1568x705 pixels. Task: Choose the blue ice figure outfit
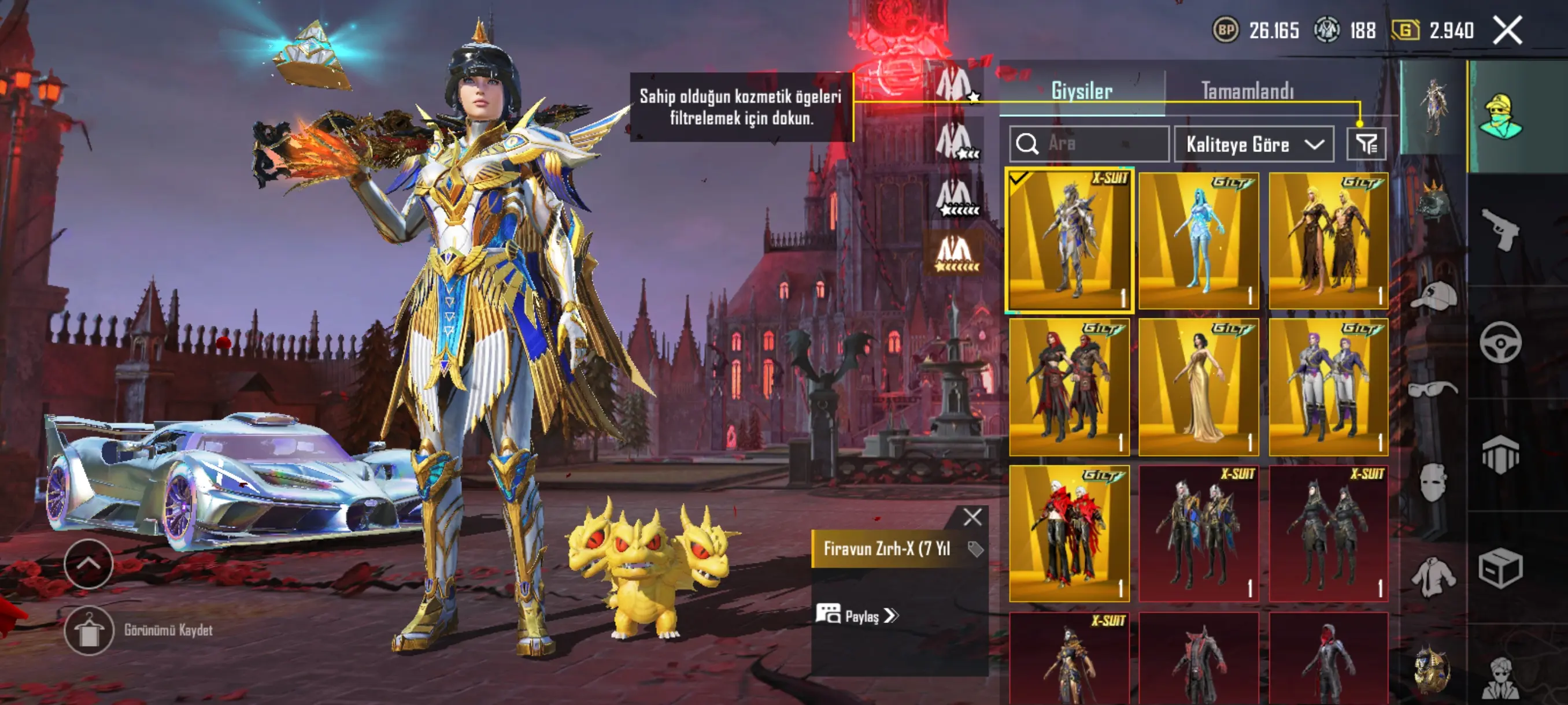(x=1198, y=240)
